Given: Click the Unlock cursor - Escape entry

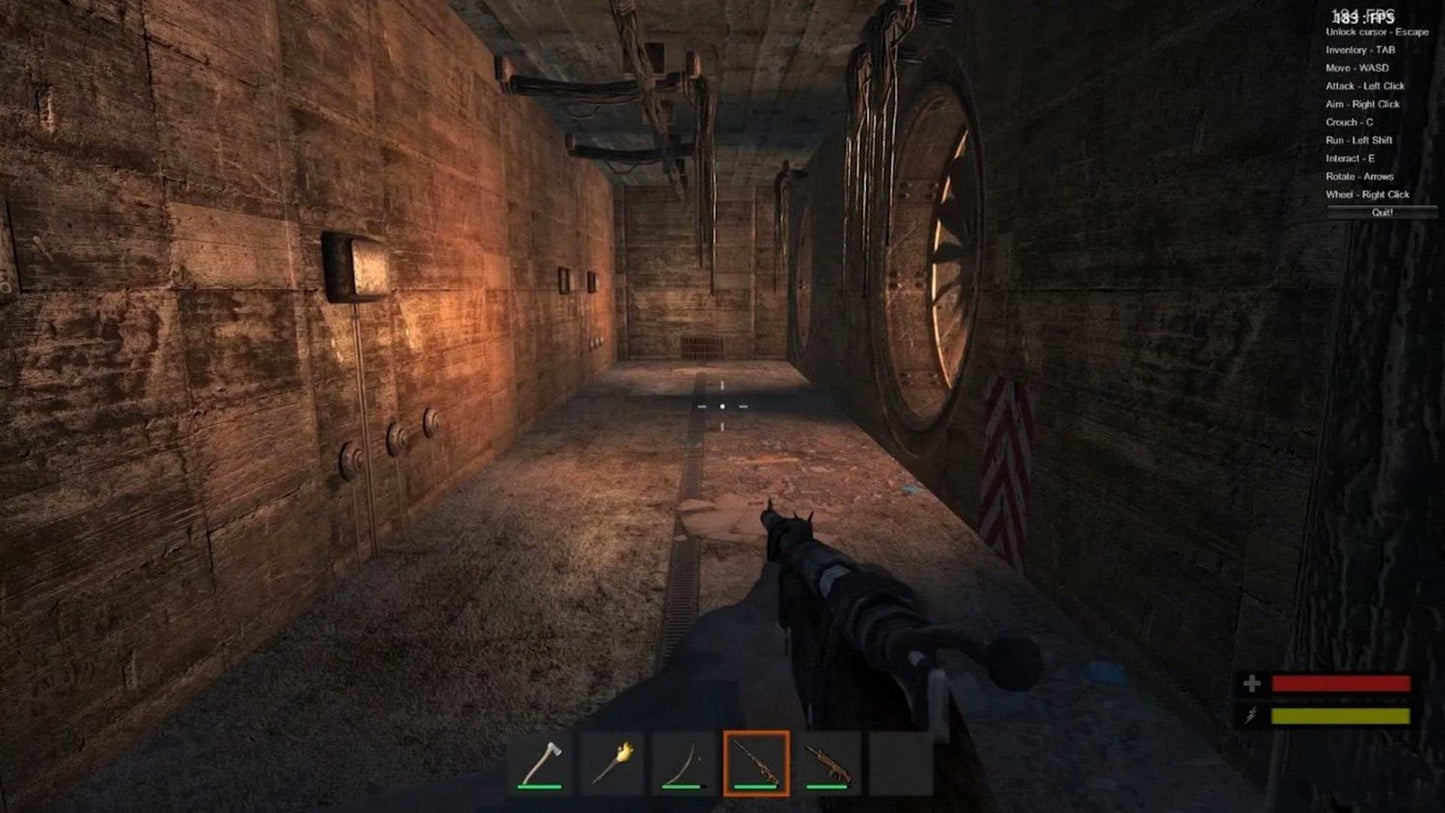Looking at the screenshot, I should (x=1376, y=31).
